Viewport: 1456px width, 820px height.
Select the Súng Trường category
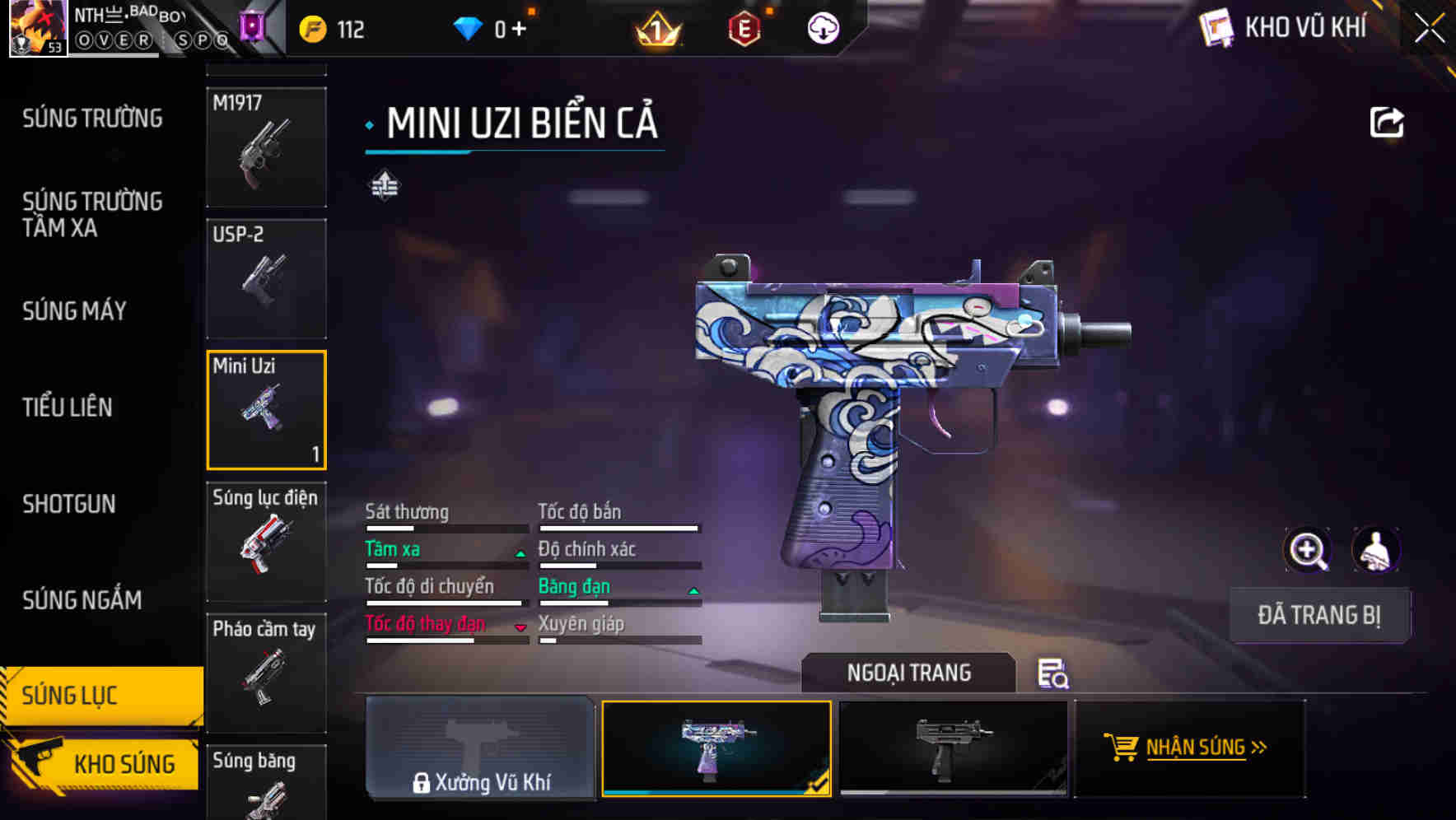coord(92,119)
